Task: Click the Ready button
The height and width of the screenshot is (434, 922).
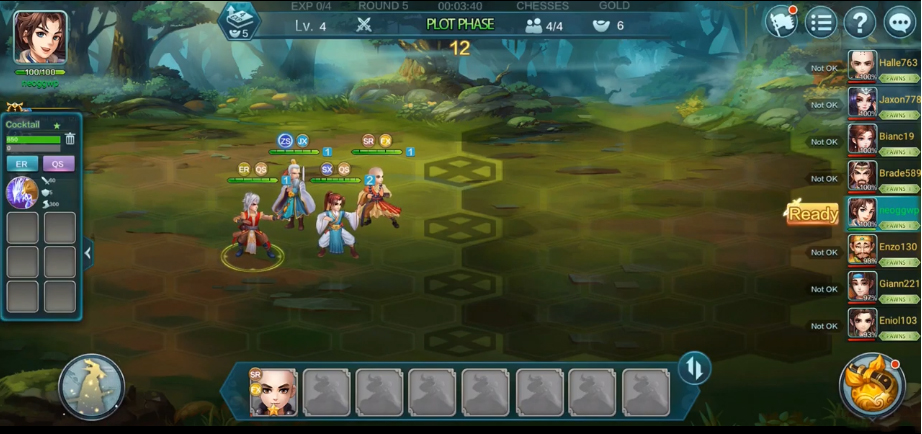Action: (x=812, y=214)
